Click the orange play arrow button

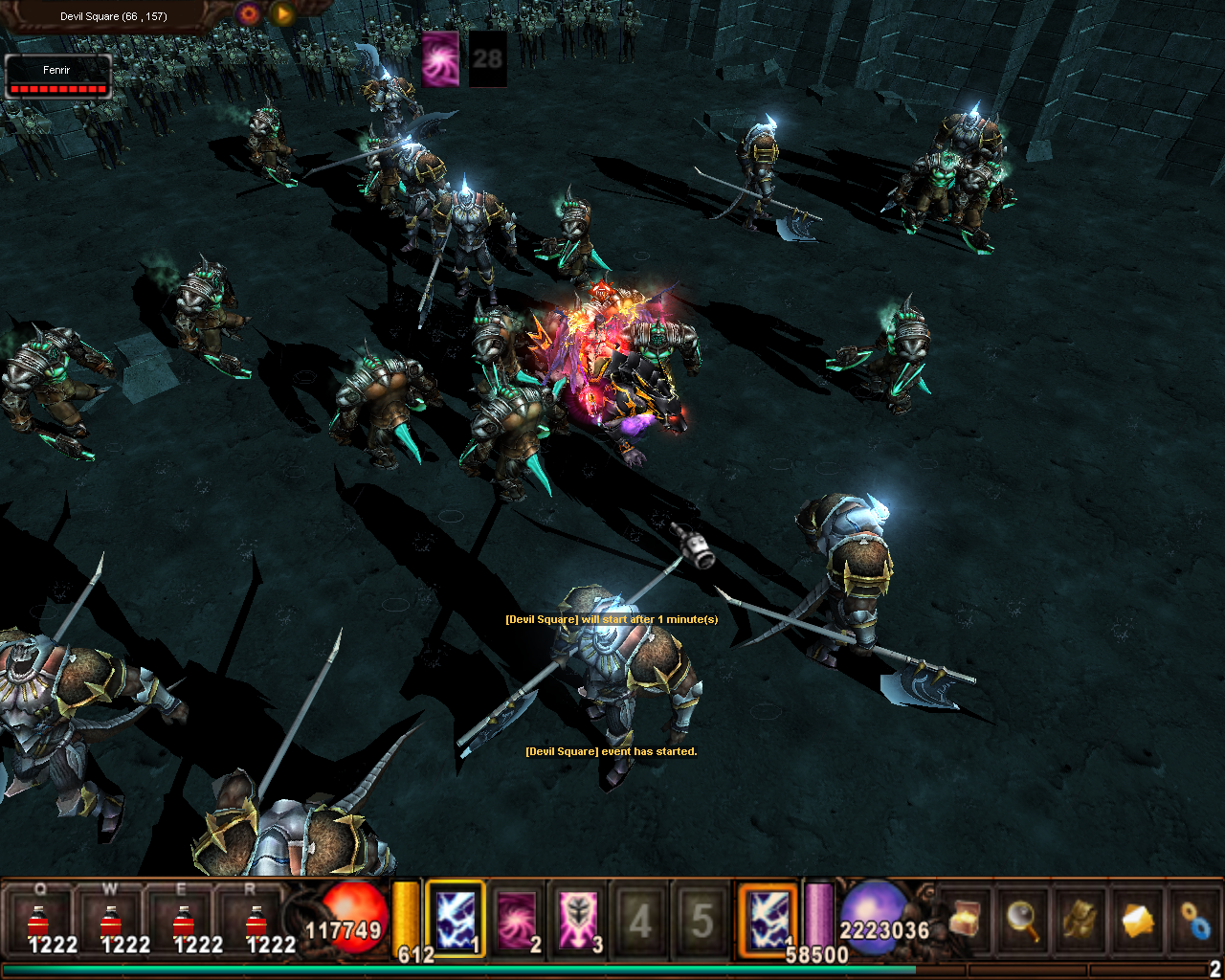[282, 13]
